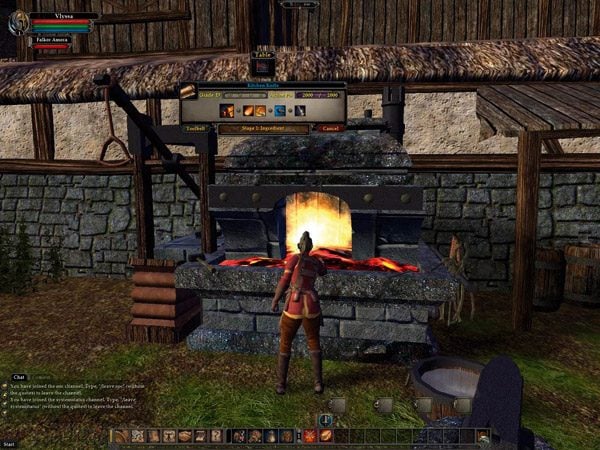The height and width of the screenshot is (450, 600).
Task: Cancel the Kitchen Knife crafting
Action: click(332, 128)
